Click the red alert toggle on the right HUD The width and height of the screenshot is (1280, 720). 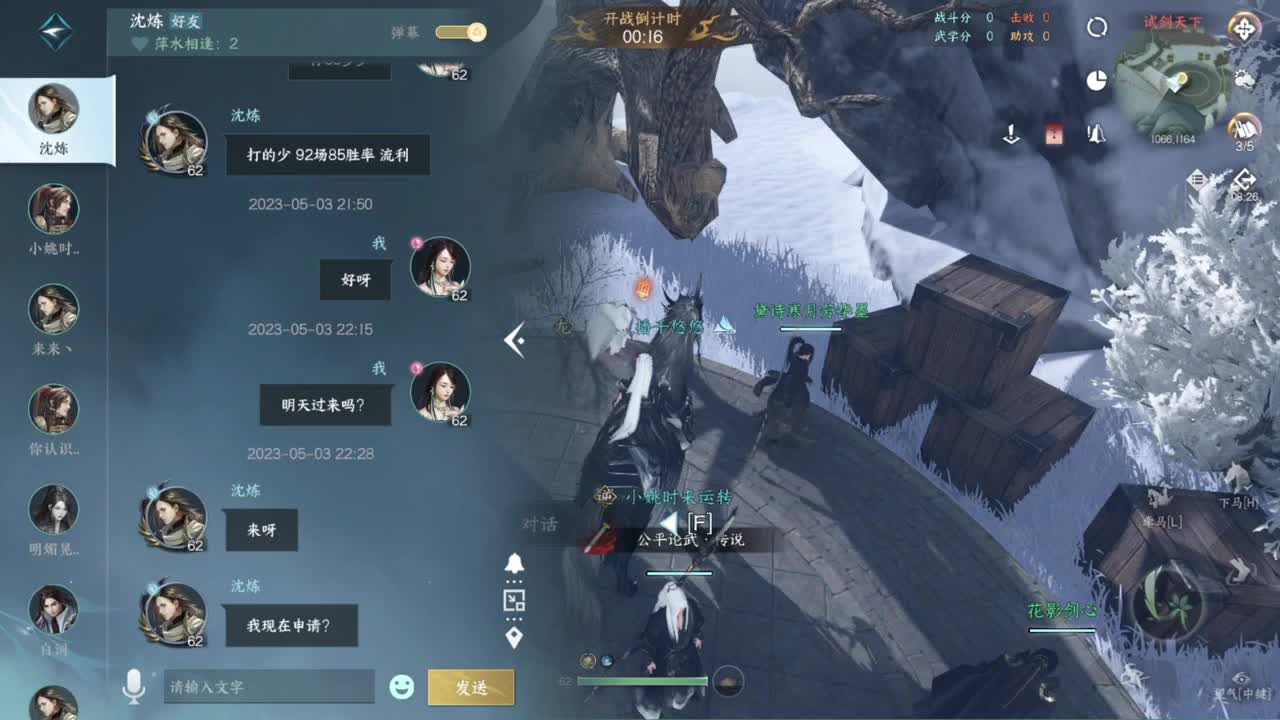[x=1054, y=133]
